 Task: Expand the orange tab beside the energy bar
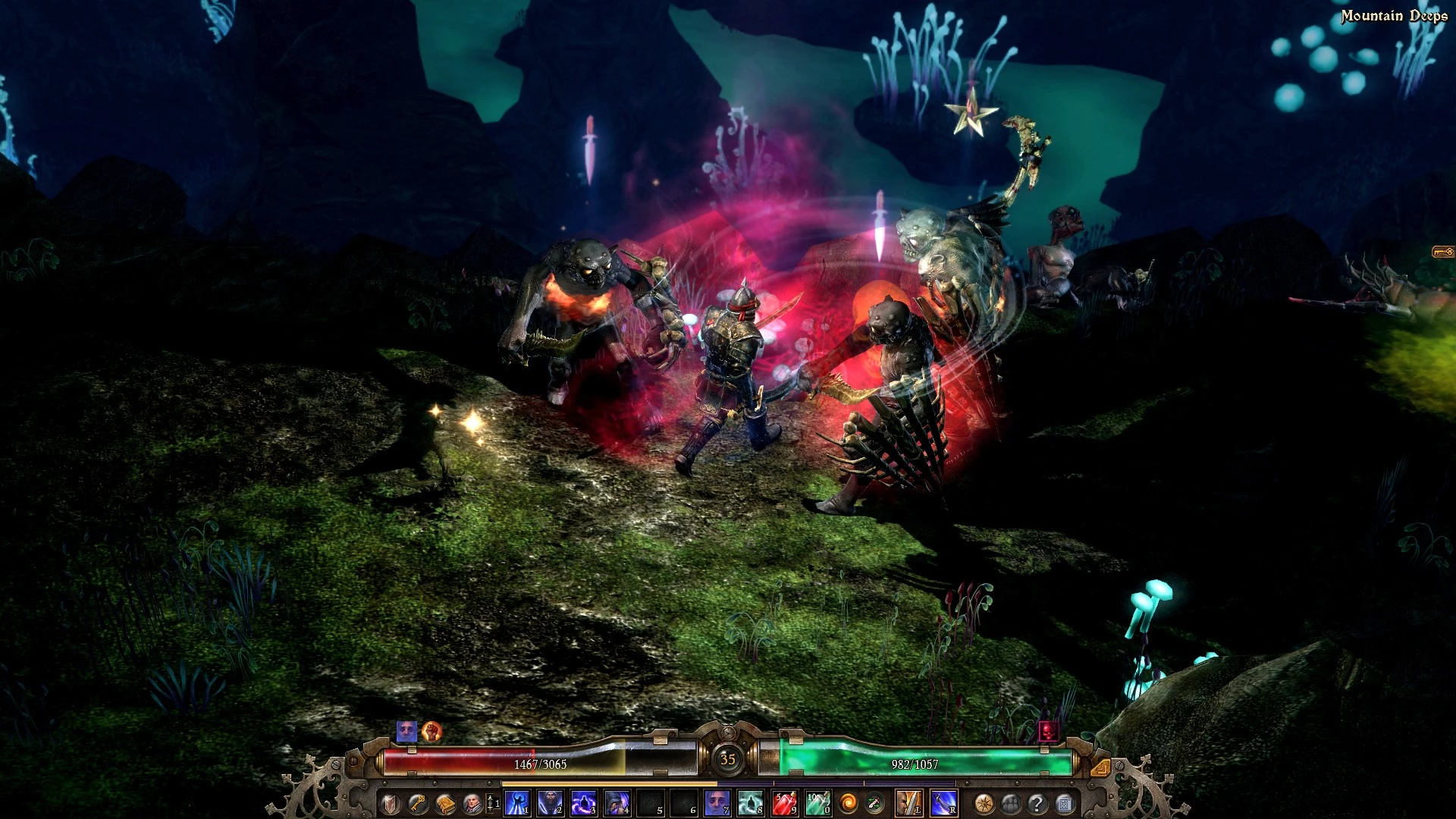(1100, 767)
